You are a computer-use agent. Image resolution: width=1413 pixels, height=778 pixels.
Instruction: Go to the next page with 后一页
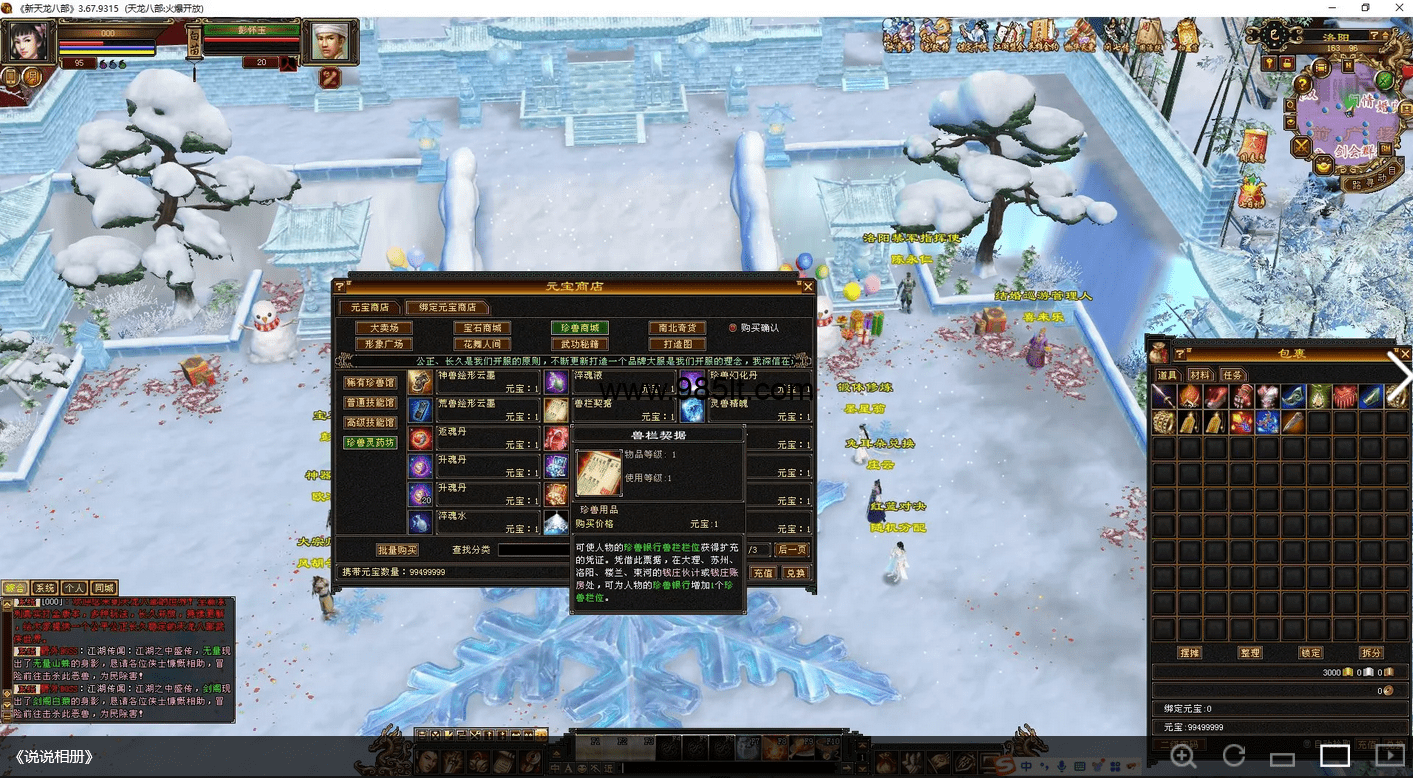[x=792, y=550]
